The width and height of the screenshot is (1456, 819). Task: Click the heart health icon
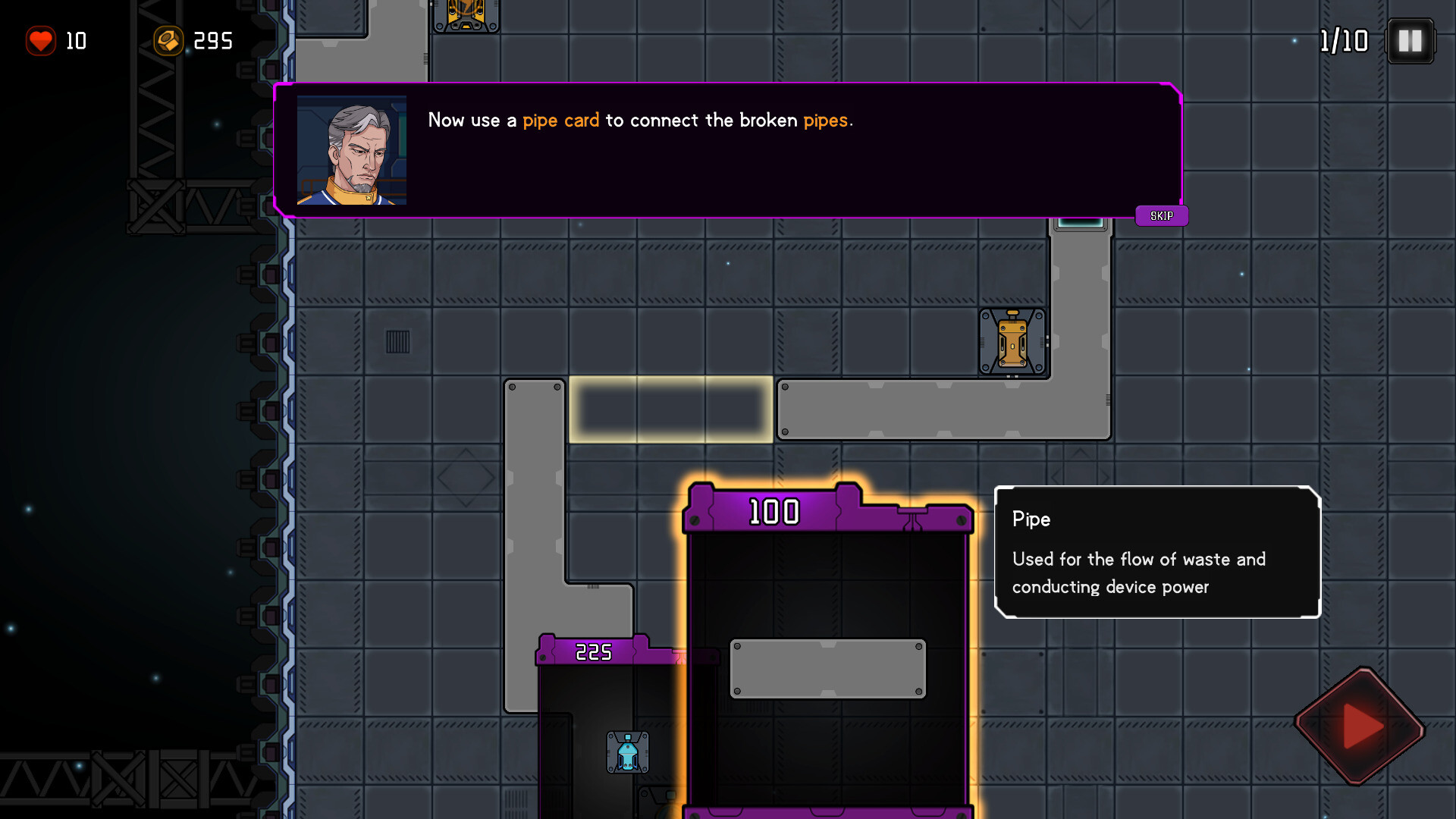point(42,41)
